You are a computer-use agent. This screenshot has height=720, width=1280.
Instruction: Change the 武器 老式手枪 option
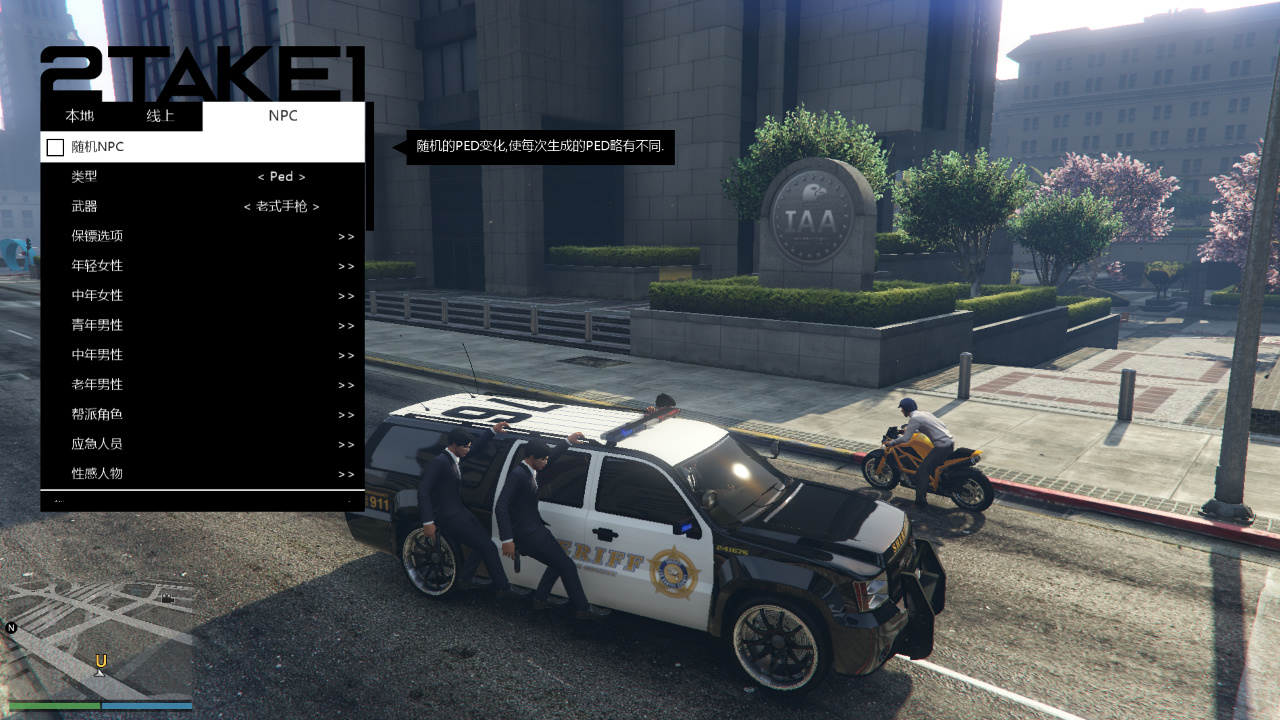(x=281, y=207)
